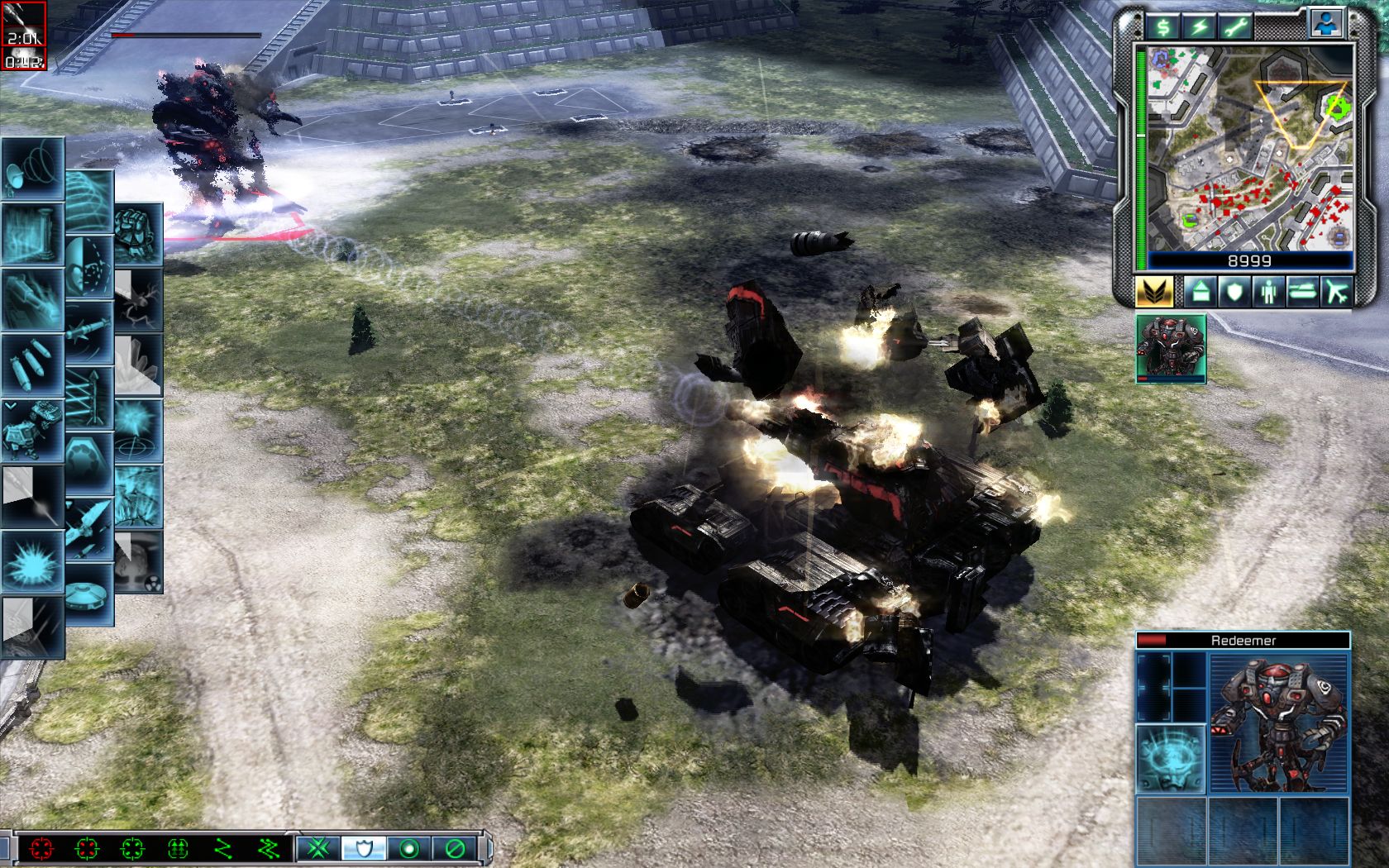
Task: Open the vehicle production tab
Action: click(1303, 292)
